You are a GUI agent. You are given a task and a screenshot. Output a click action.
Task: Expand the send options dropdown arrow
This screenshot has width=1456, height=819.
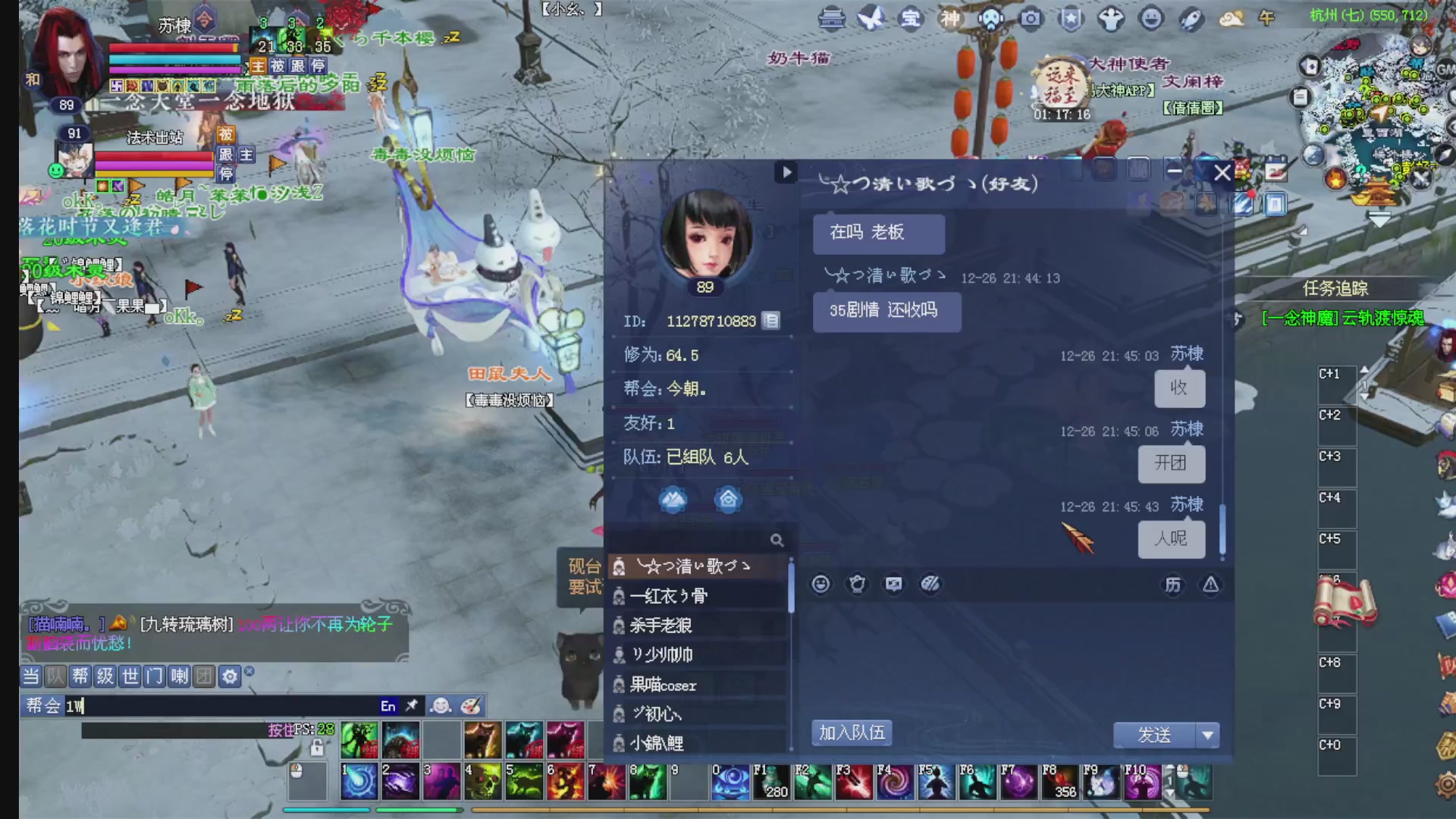tap(1207, 735)
